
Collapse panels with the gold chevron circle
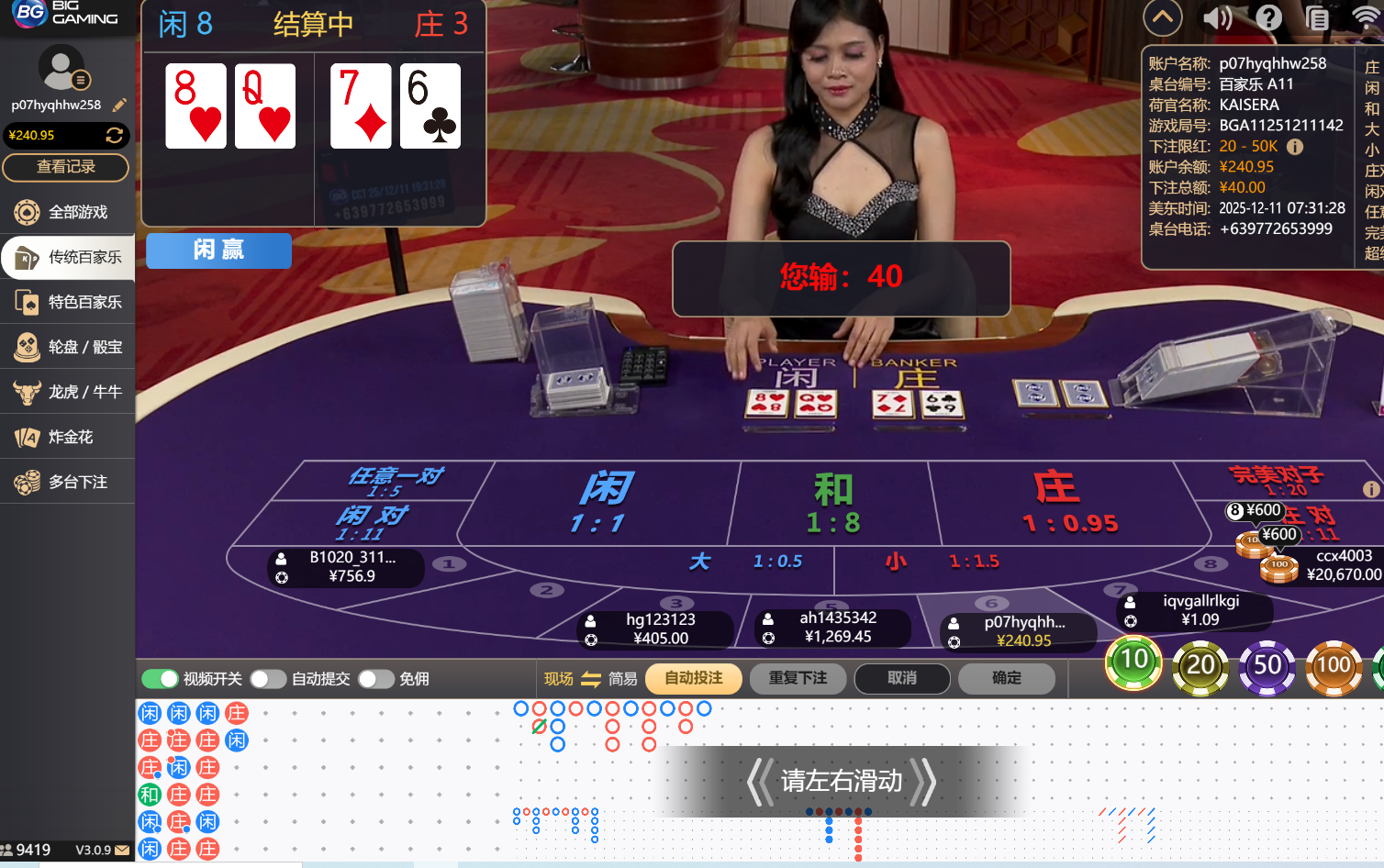(x=1162, y=17)
